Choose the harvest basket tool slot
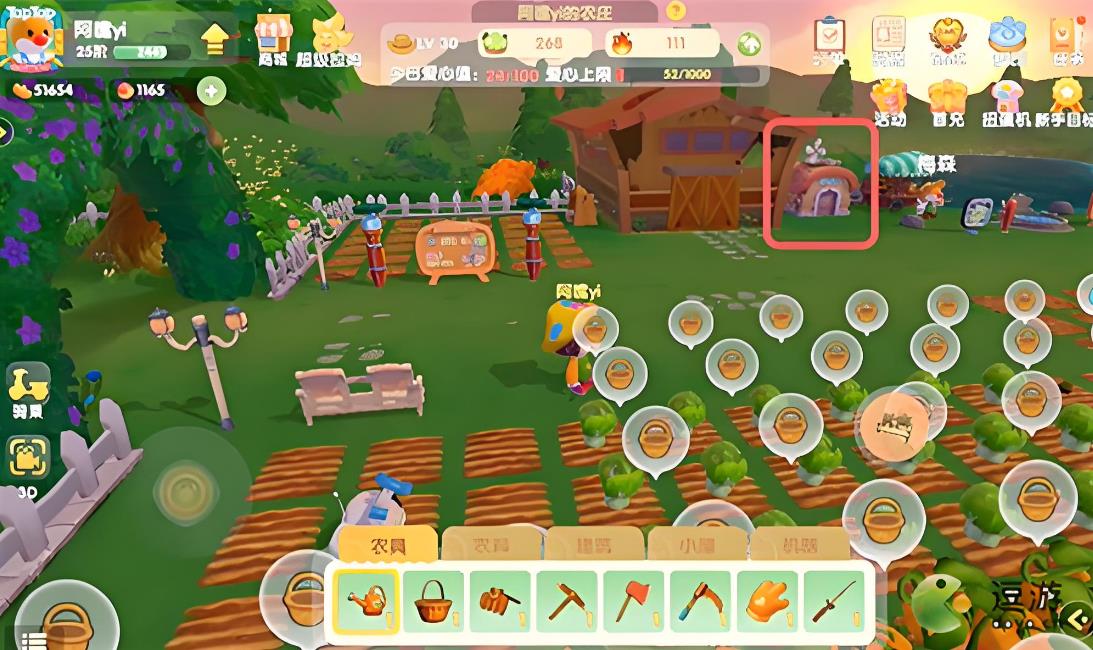This screenshot has width=1093, height=650. coord(433,601)
